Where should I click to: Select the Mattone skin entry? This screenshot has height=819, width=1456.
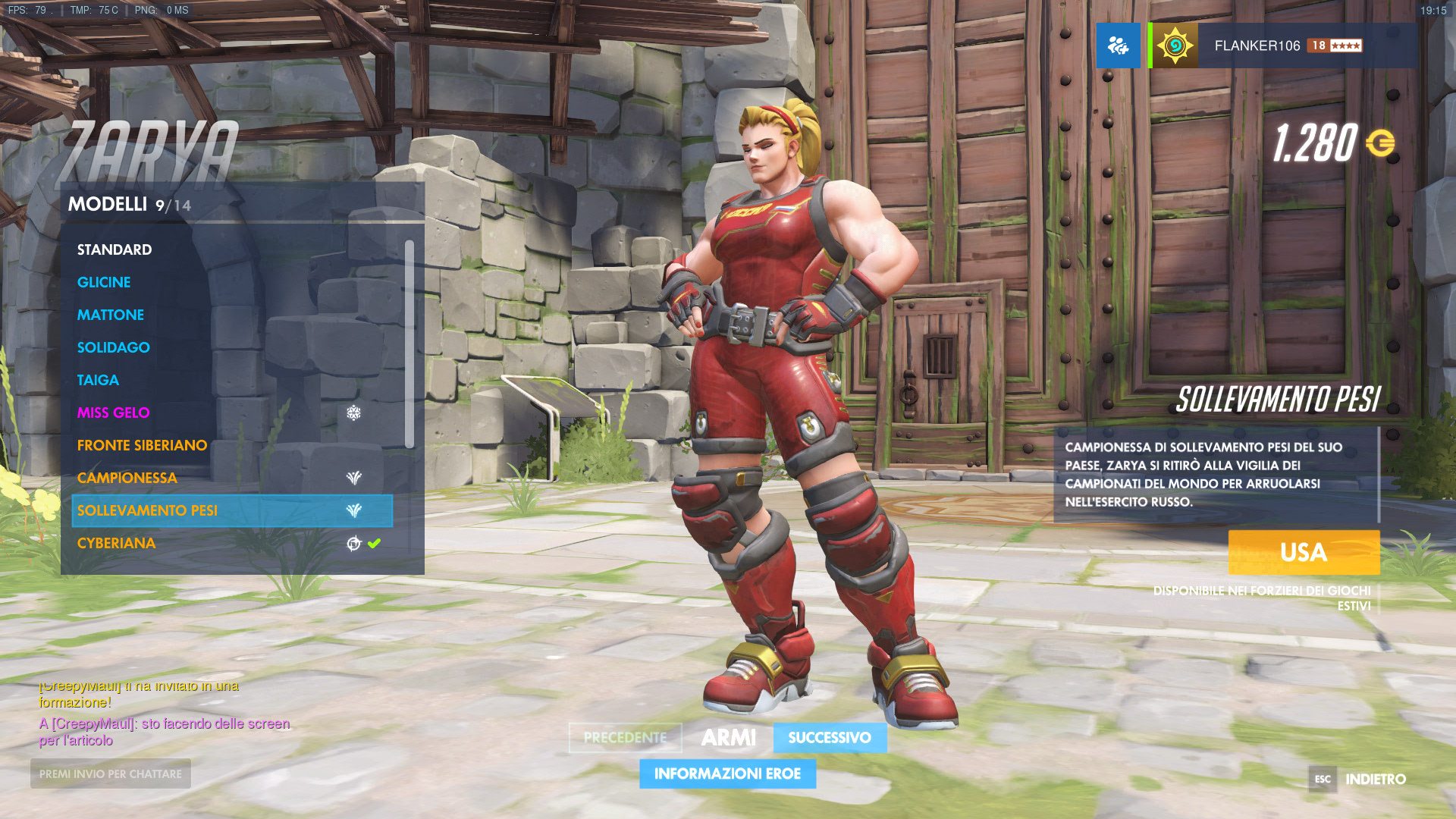111,315
